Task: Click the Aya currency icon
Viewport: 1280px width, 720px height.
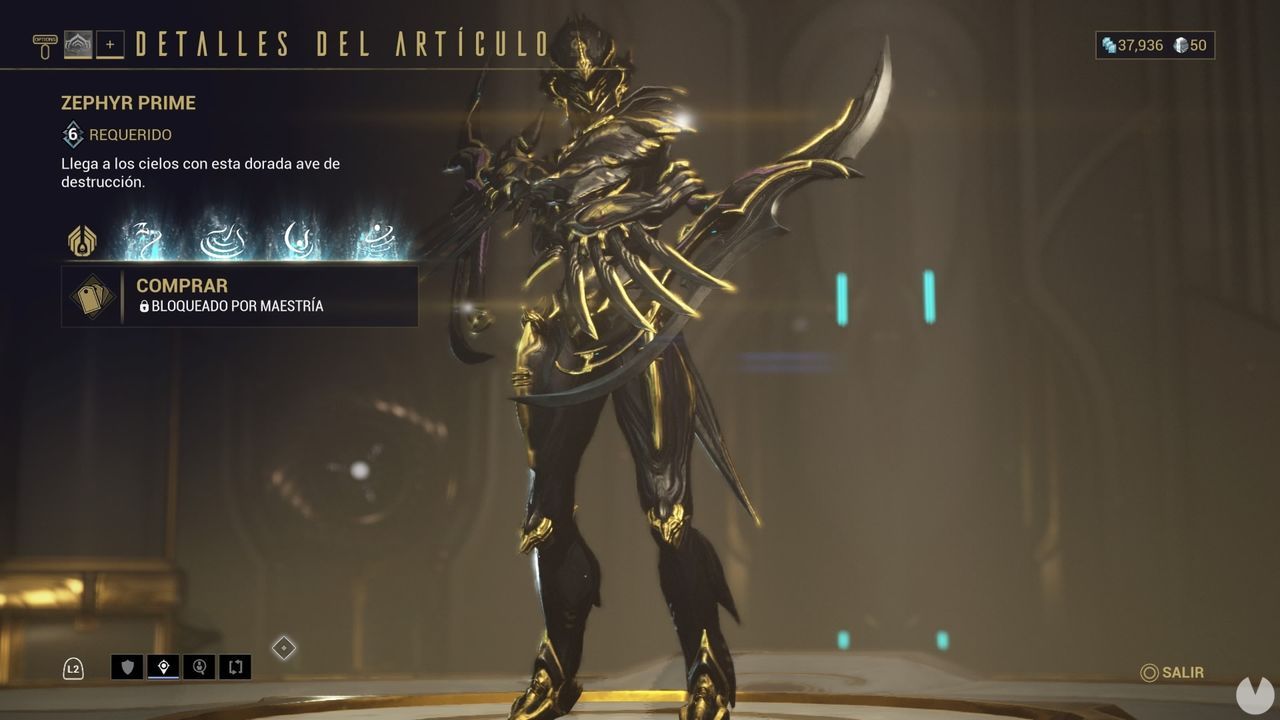Action: (1179, 45)
